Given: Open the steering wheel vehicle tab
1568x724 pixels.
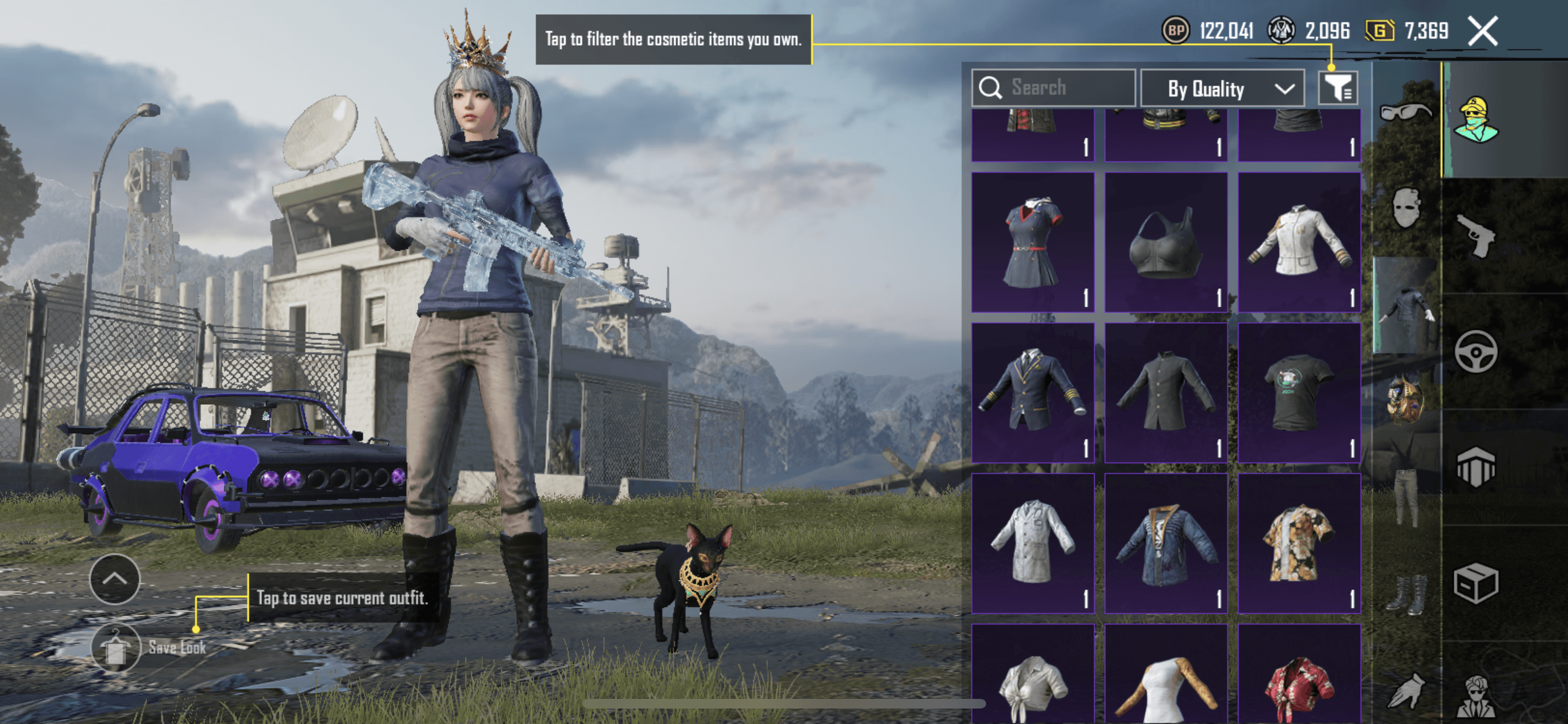Looking at the screenshot, I should tap(1475, 352).
